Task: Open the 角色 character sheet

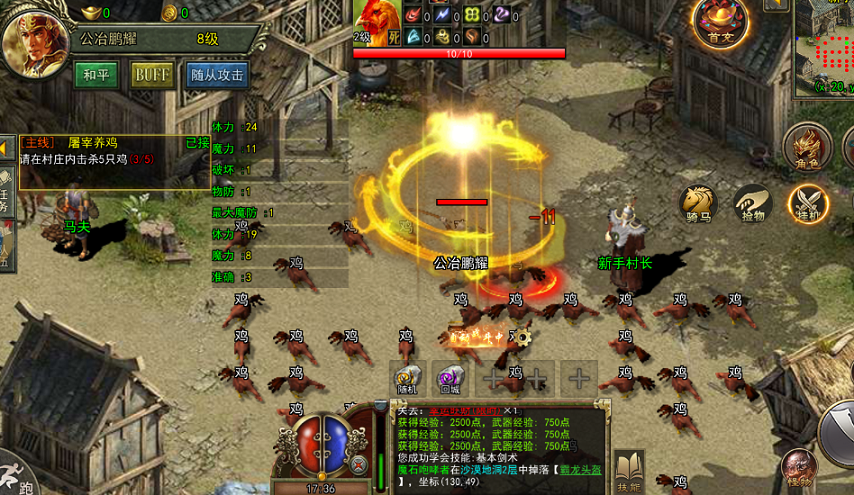Action: [805, 147]
